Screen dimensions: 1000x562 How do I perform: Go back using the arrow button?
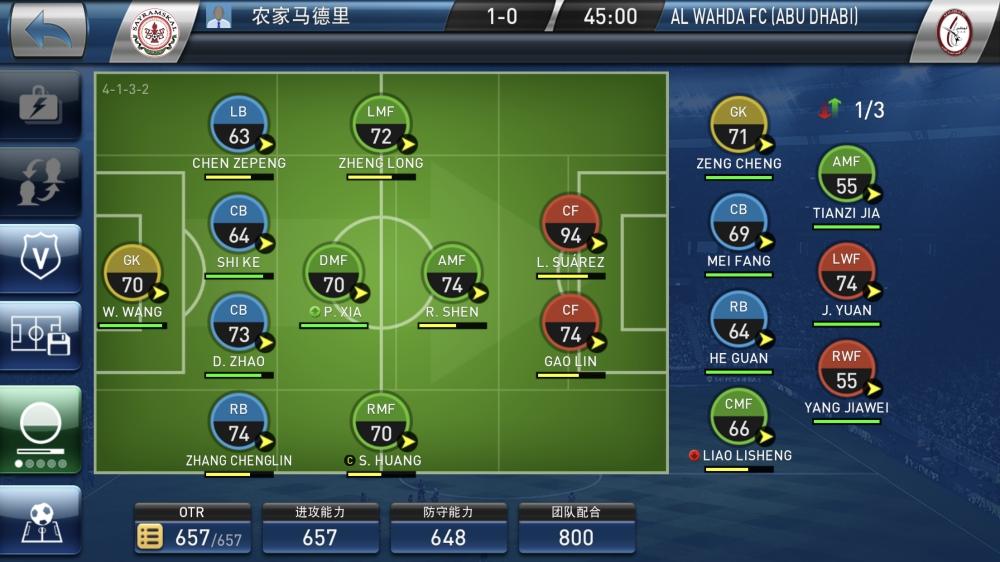coord(46,32)
